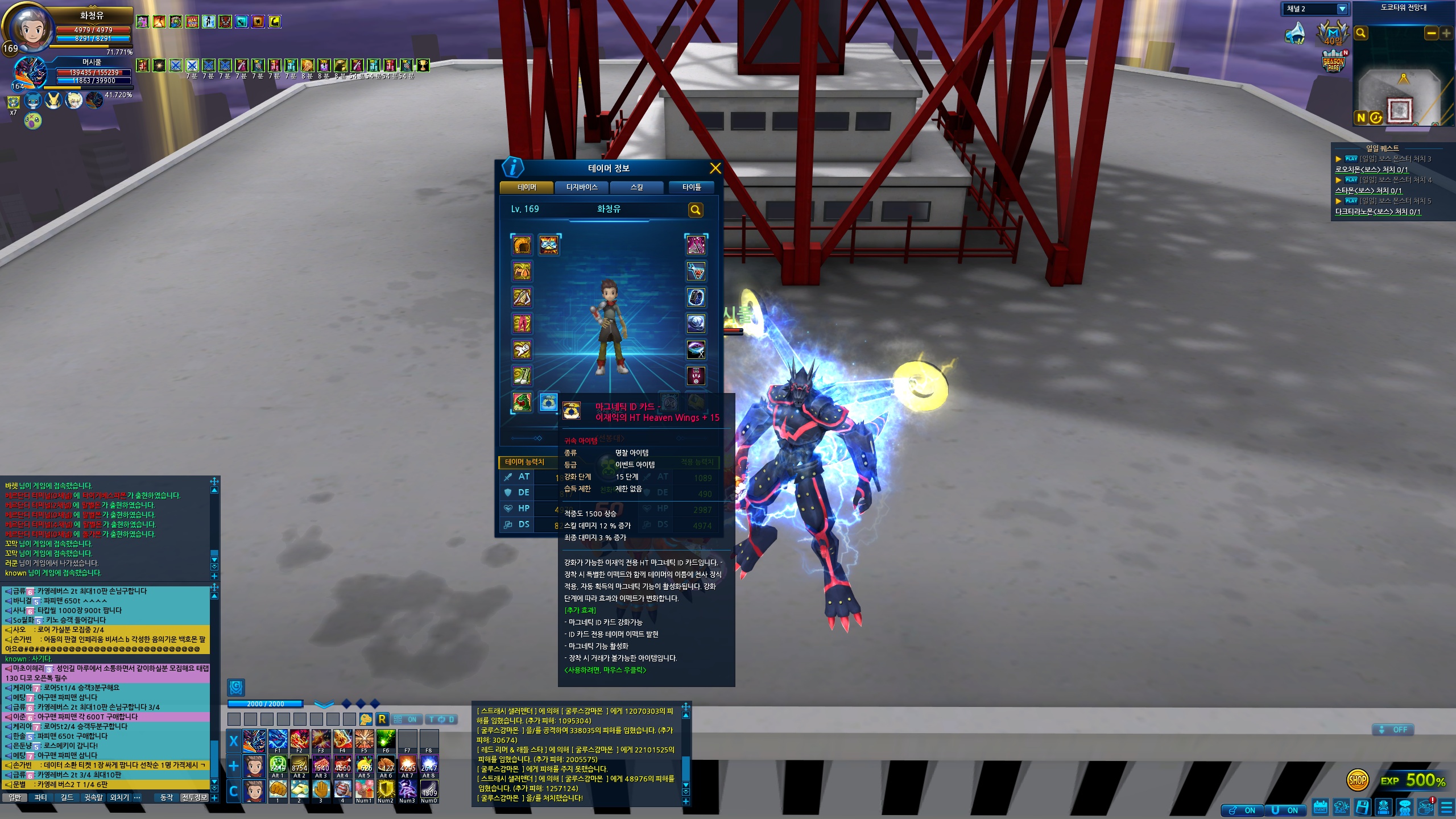Open the gold SHOP coin button

coord(1357,780)
